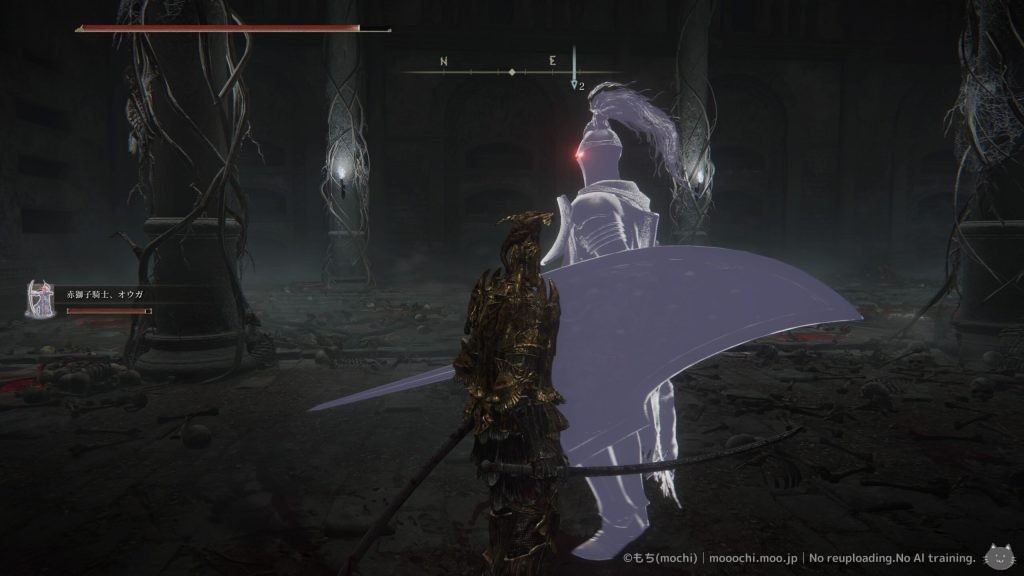Click the compass objective marker numbered 2
The height and width of the screenshot is (576, 1024).
(x=576, y=84)
